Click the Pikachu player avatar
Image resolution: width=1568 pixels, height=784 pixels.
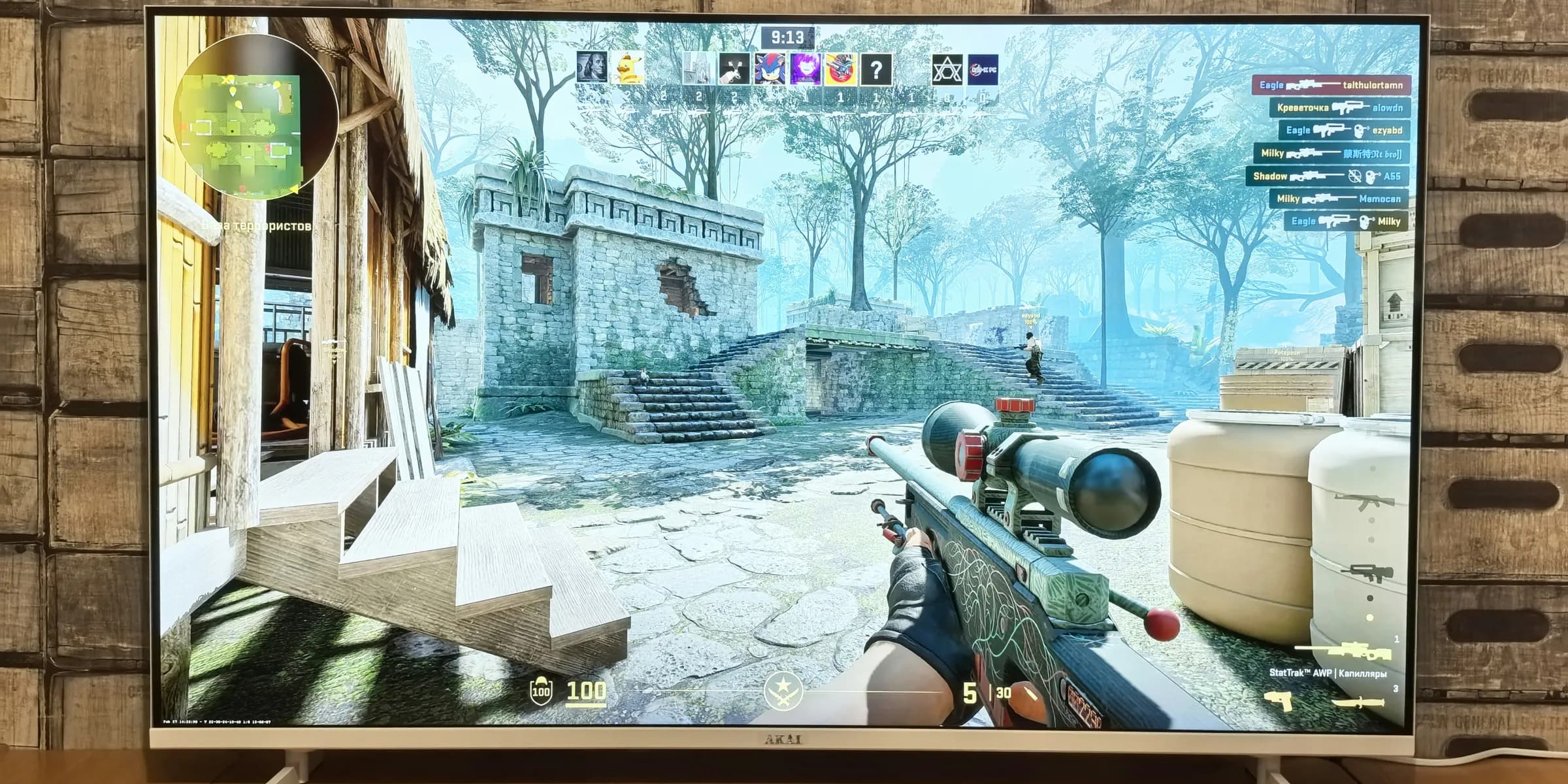[629, 67]
